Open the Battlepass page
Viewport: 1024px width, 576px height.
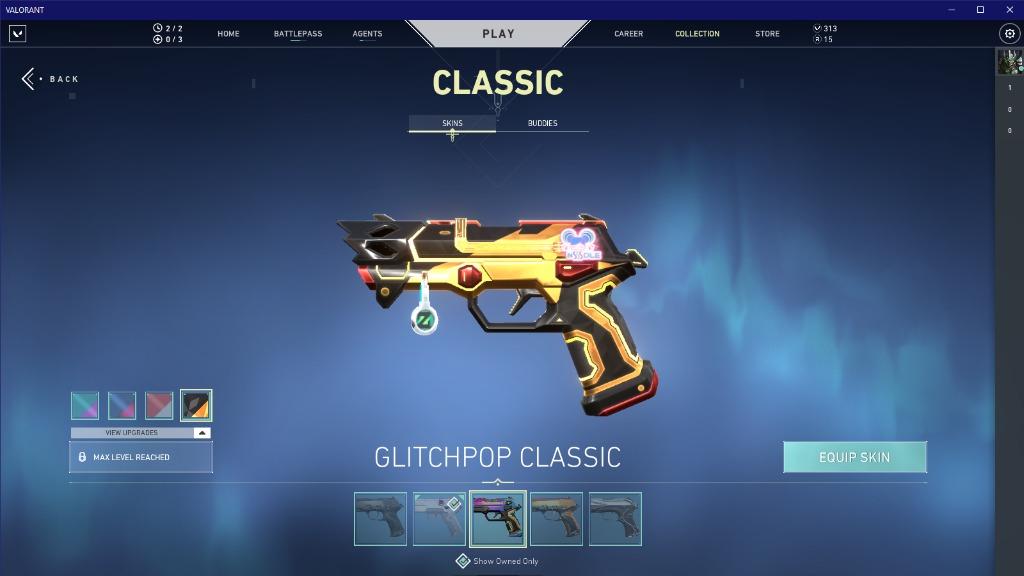coord(298,34)
